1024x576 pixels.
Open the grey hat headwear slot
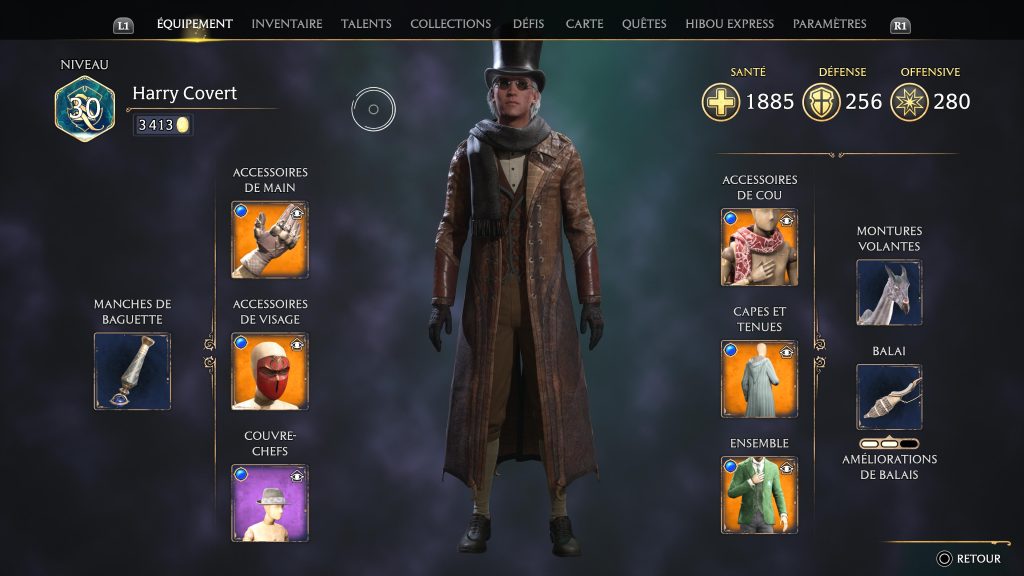point(270,503)
